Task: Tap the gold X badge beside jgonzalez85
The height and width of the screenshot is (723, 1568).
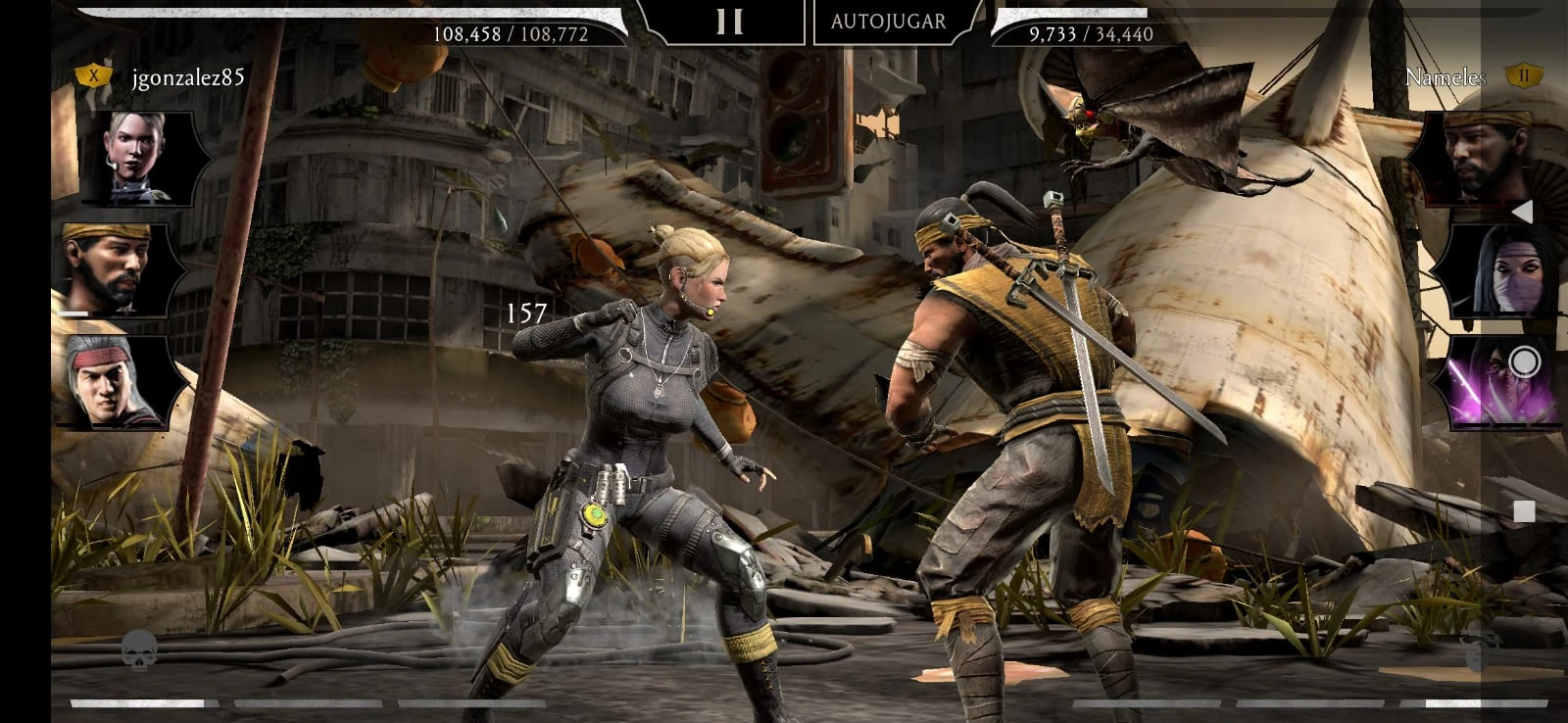Action: coord(92,74)
